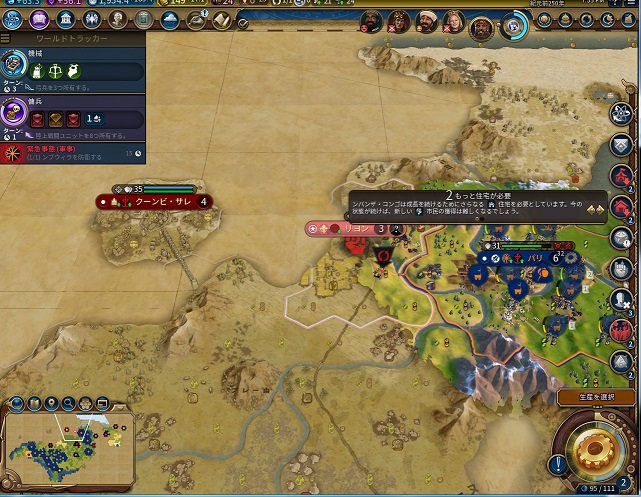Click the gear end-turn action button
The height and width of the screenshot is (497, 641).
coord(596,448)
